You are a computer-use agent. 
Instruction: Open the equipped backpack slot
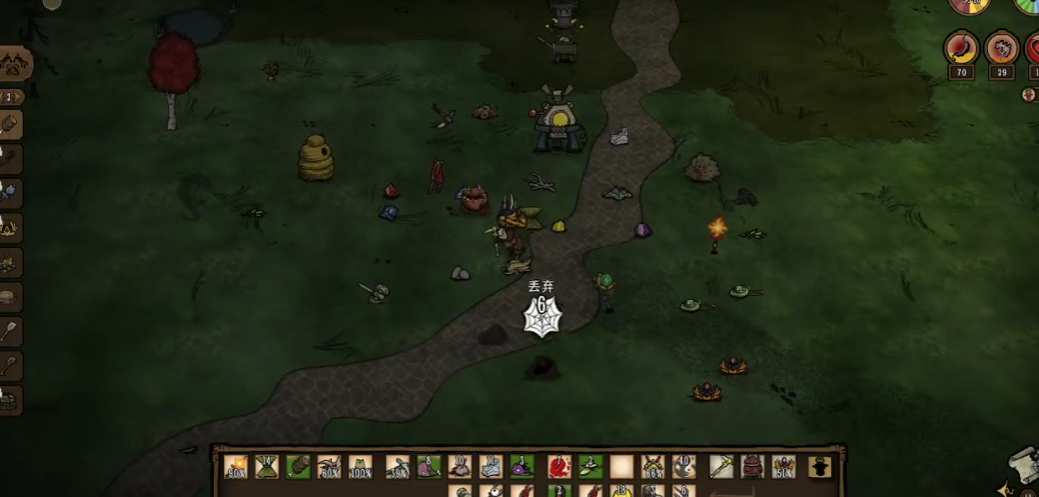click(752, 466)
